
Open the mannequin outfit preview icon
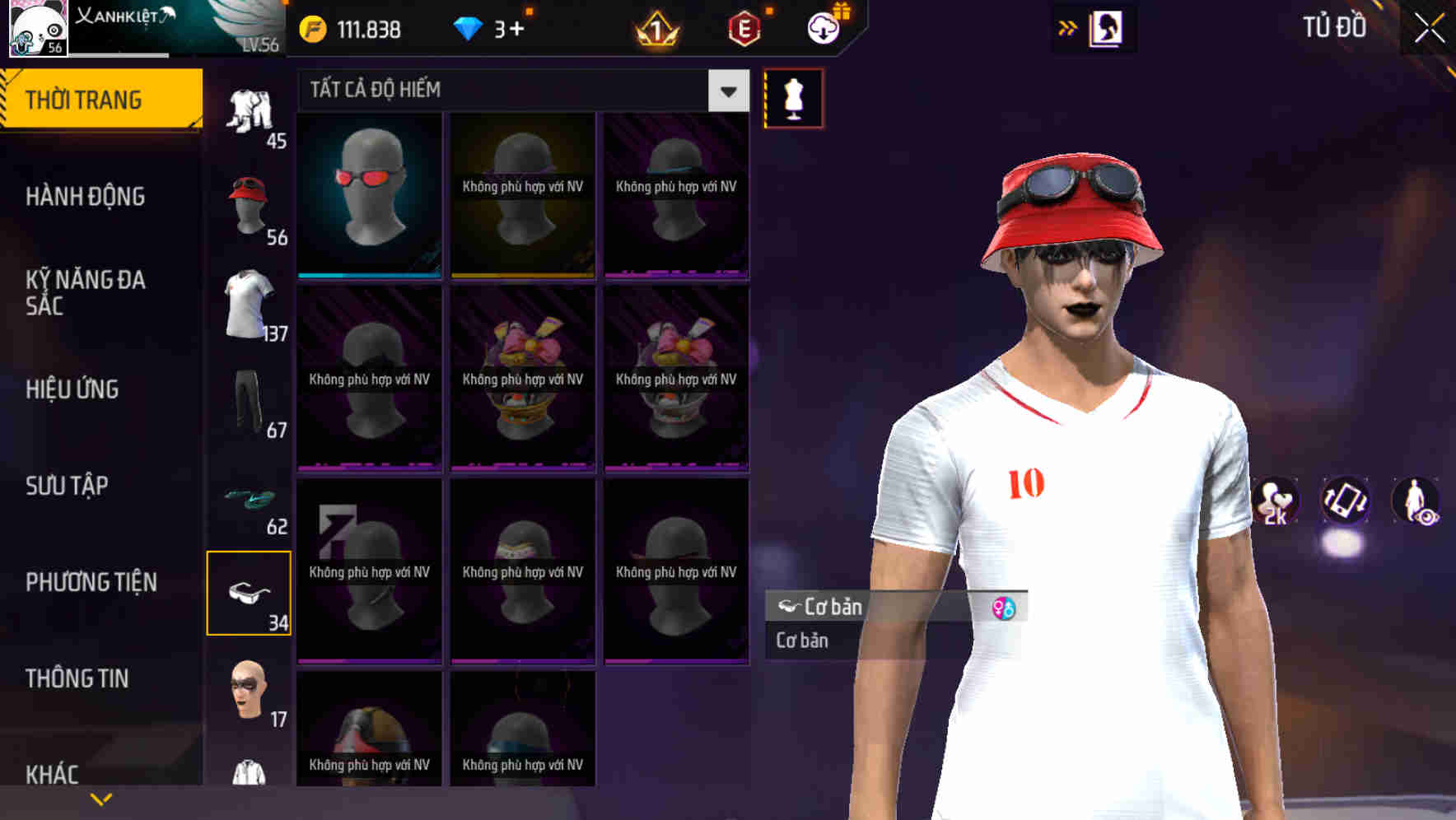(x=792, y=99)
